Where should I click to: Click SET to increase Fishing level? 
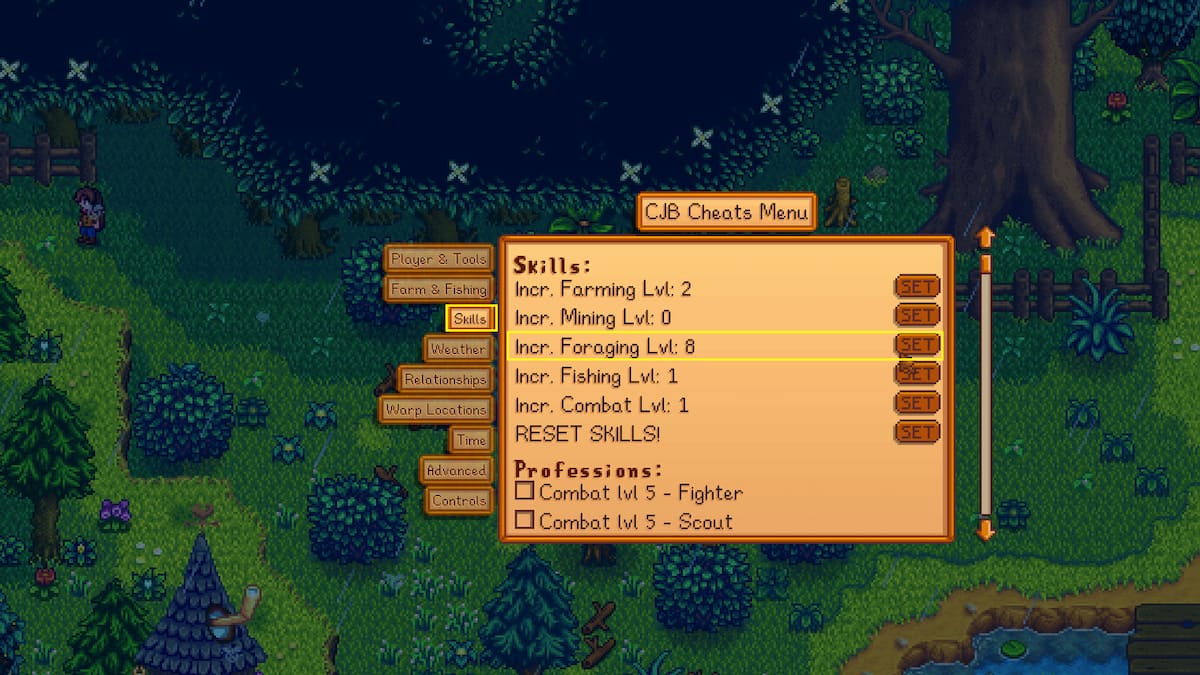(916, 374)
